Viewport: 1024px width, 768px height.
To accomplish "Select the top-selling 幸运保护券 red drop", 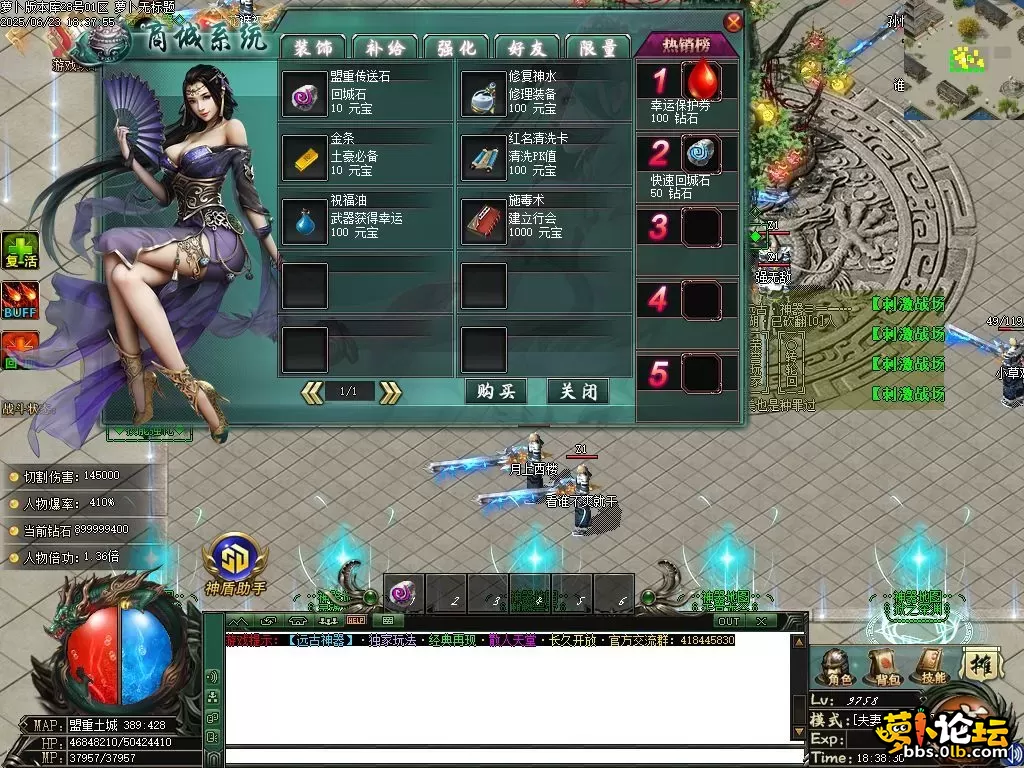I will pos(702,80).
